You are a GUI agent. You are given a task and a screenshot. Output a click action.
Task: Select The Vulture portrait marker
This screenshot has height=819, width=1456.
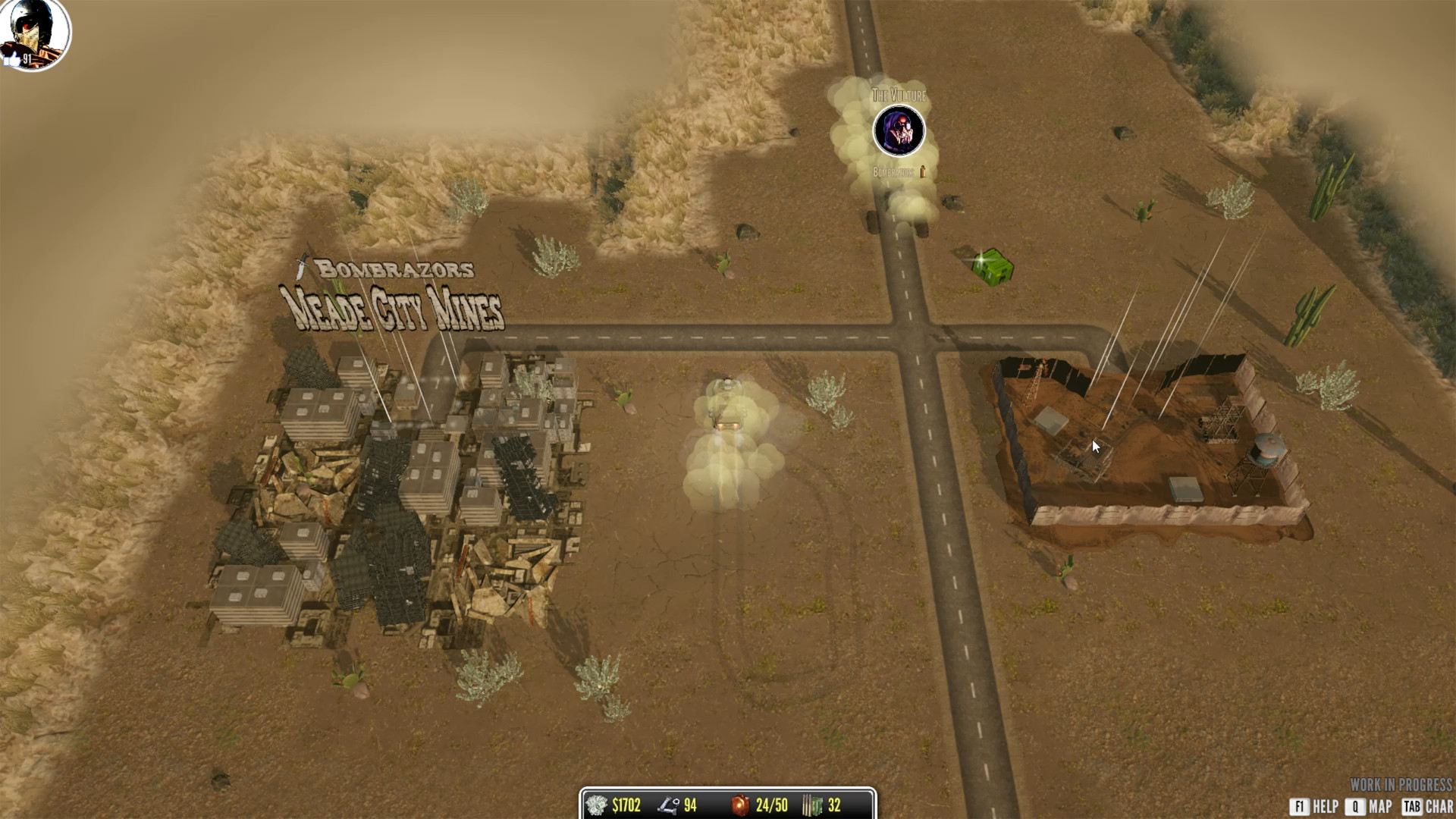click(899, 131)
